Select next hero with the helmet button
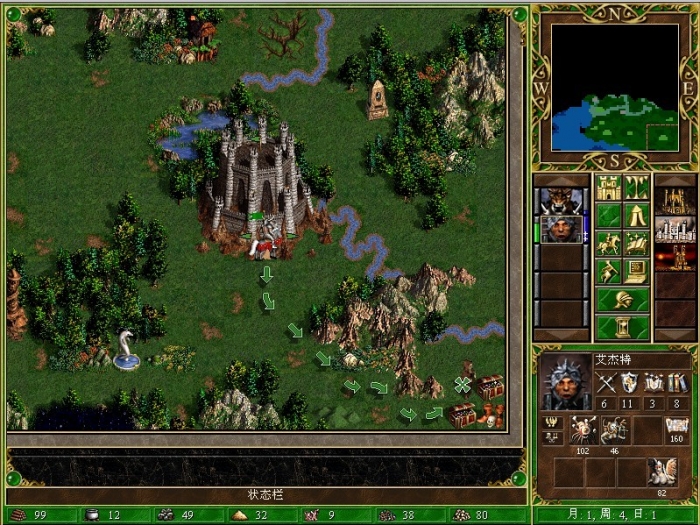Screen dimensions: 700x525 (622, 299)
